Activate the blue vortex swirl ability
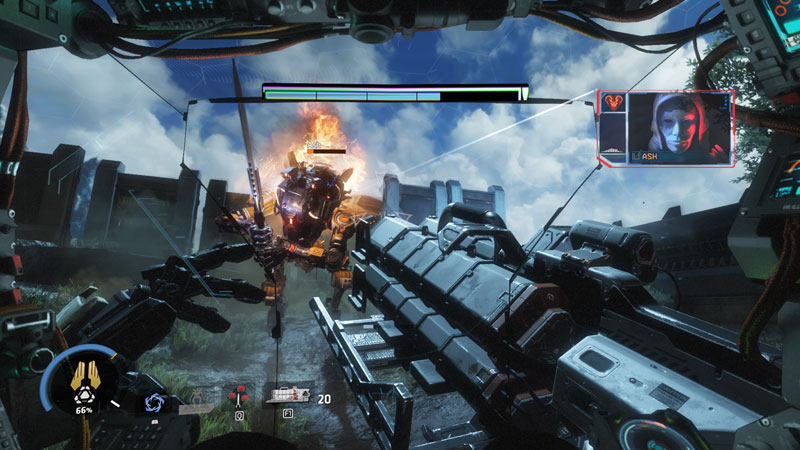Image resolution: width=800 pixels, height=450 pixels. point(153,402)
